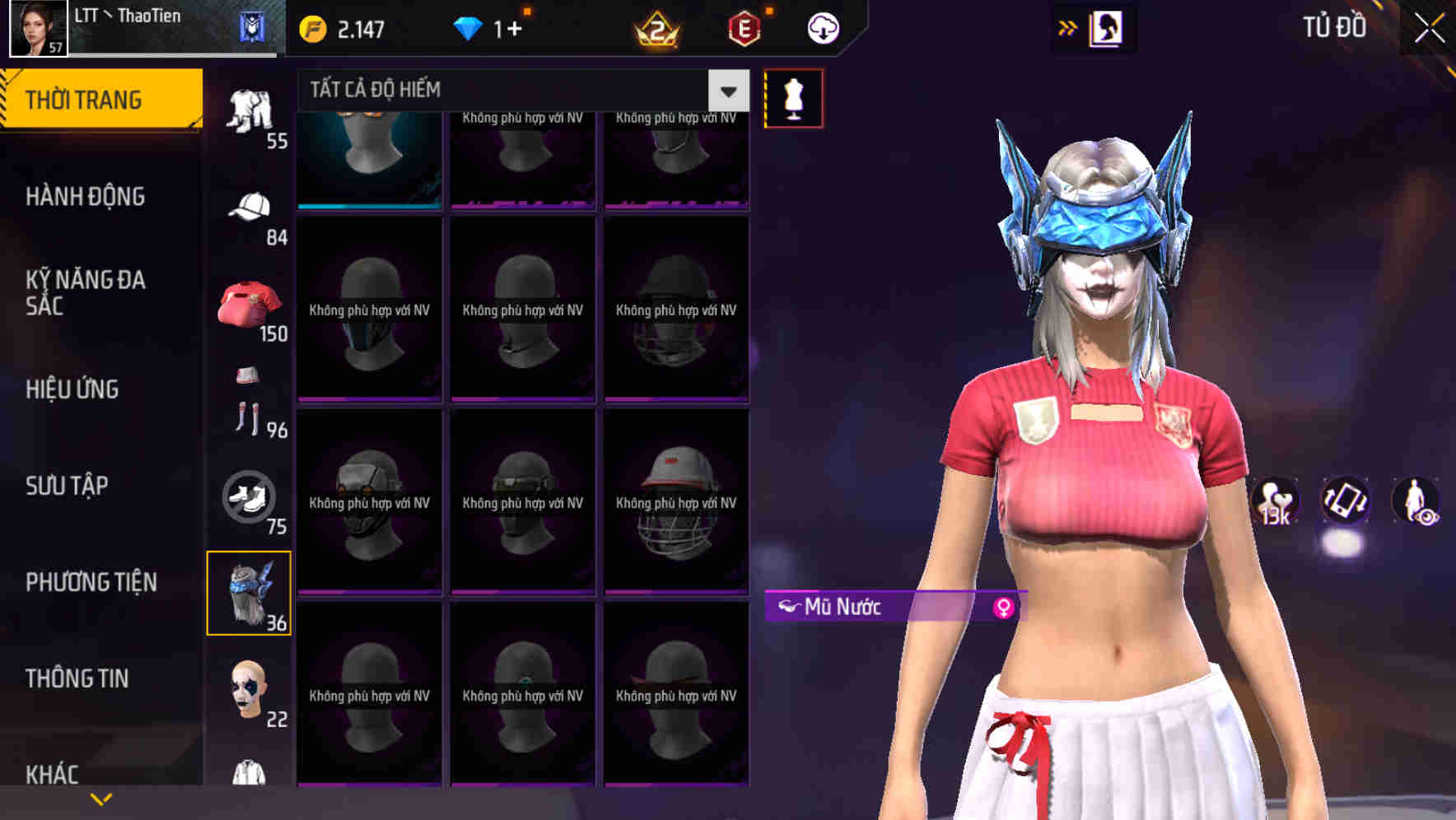Select the mannequin preview icon beside rarity filter
This screenshot has height=820, width=1456.
coord(793,97)
